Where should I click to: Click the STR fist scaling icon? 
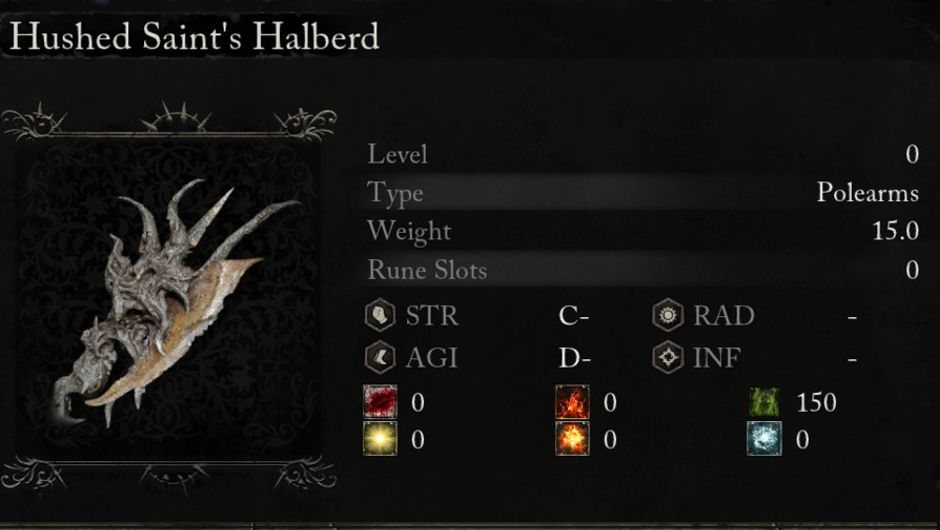tap(380, 316)
